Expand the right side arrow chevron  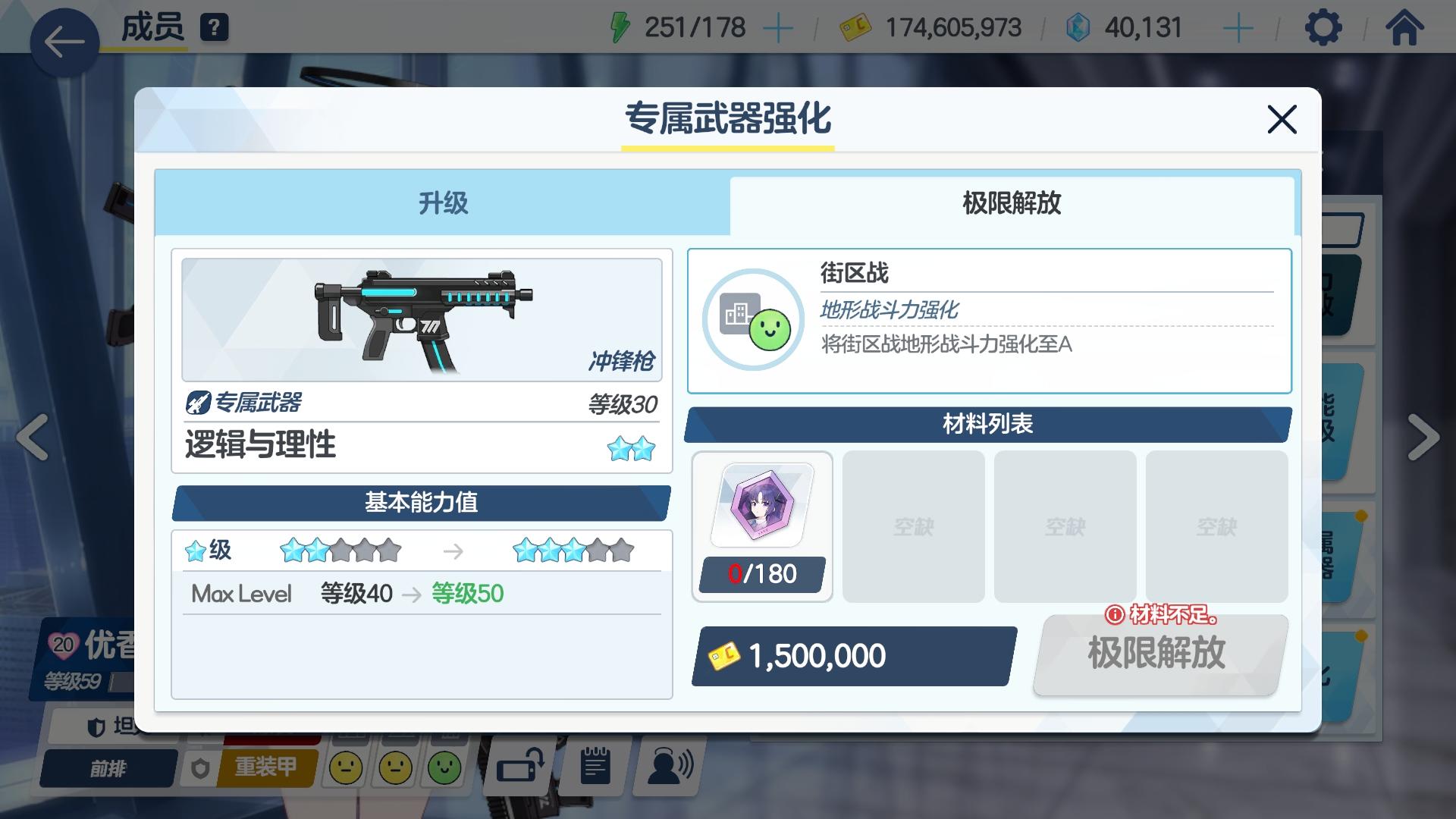pyautogui.click(x=1424, y=437)
